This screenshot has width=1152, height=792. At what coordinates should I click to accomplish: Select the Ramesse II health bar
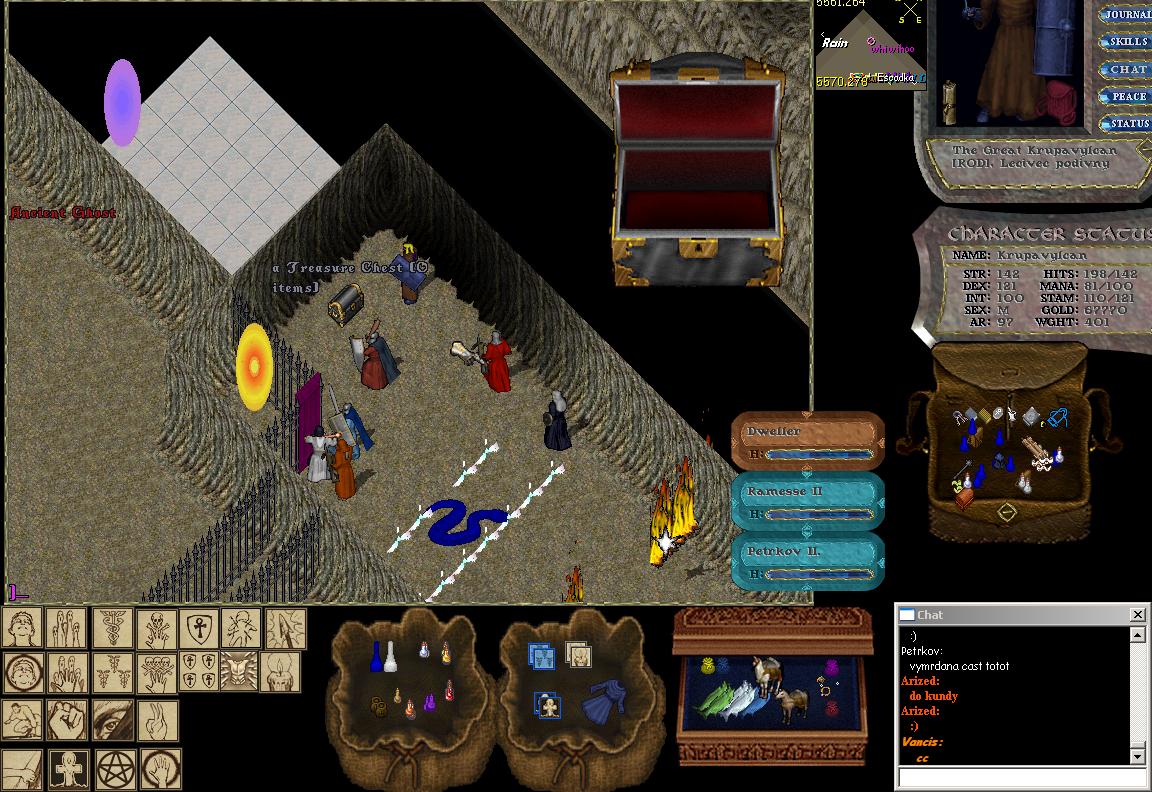pos(808,501)
